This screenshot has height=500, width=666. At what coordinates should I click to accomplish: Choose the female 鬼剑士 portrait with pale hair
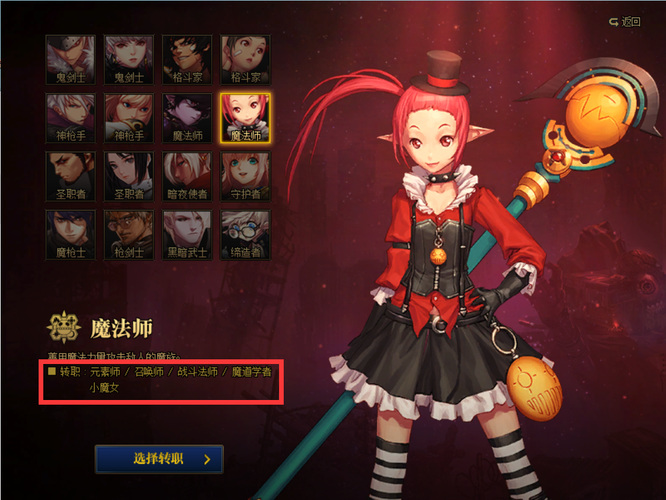point(129,60)
